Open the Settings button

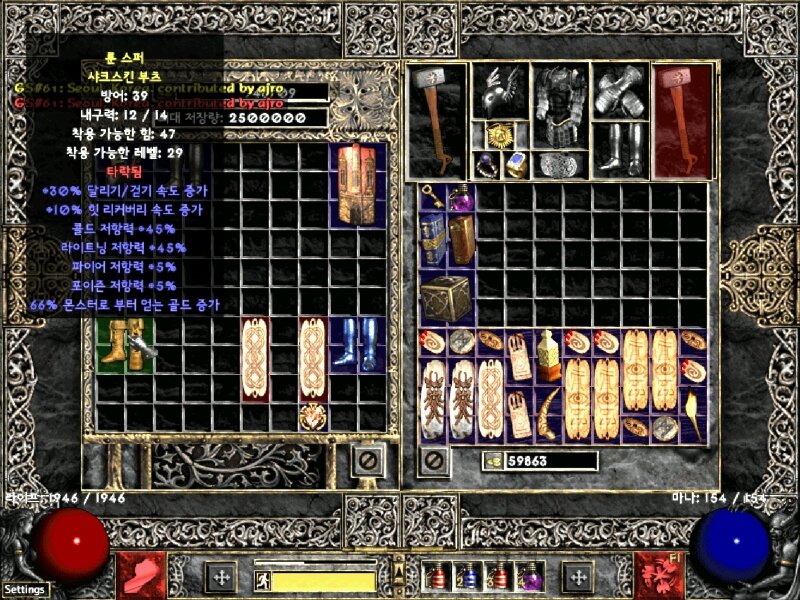pos(24,589)
